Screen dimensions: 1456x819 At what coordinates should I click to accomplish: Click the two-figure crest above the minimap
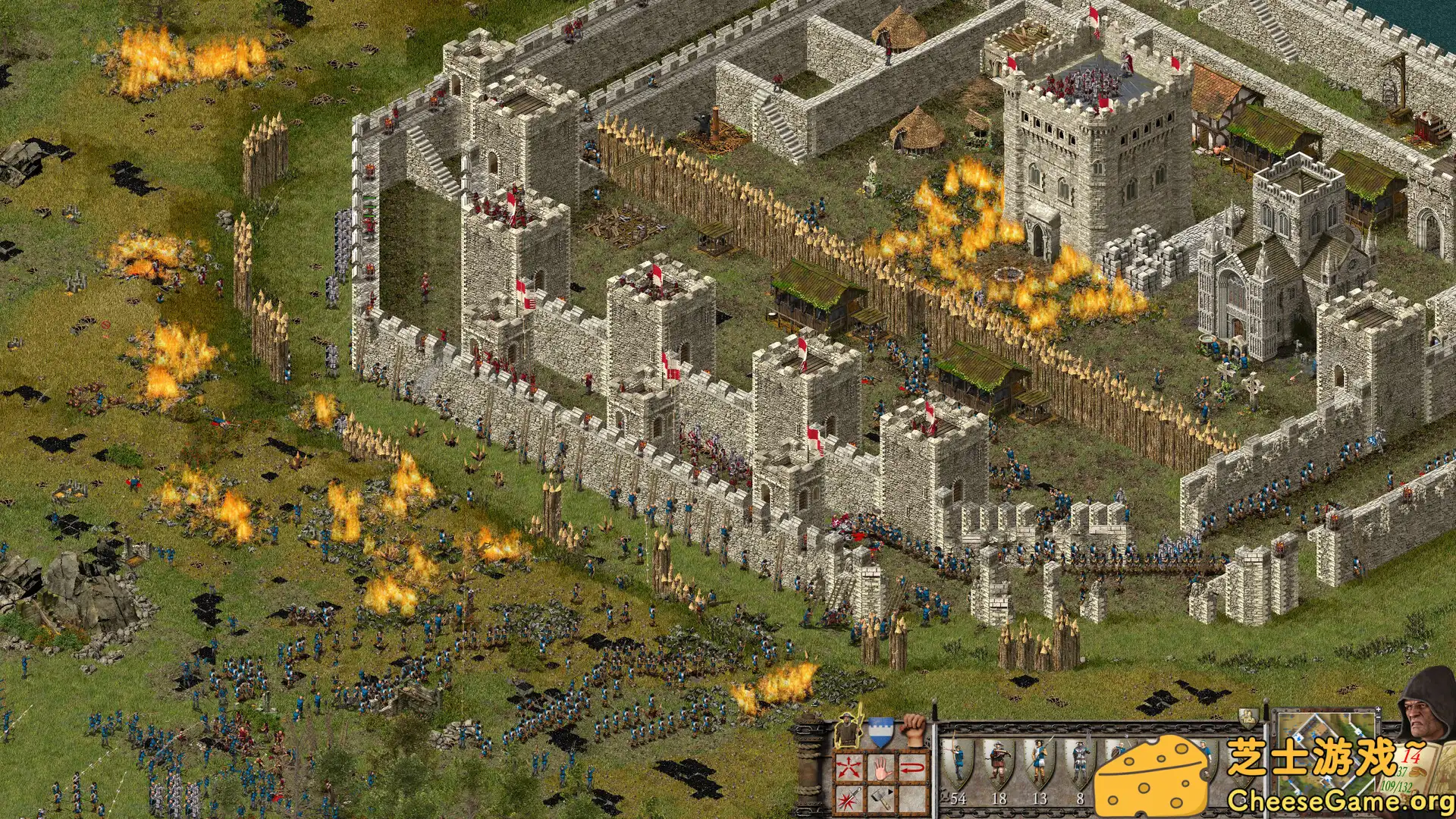click(1249, 718)
